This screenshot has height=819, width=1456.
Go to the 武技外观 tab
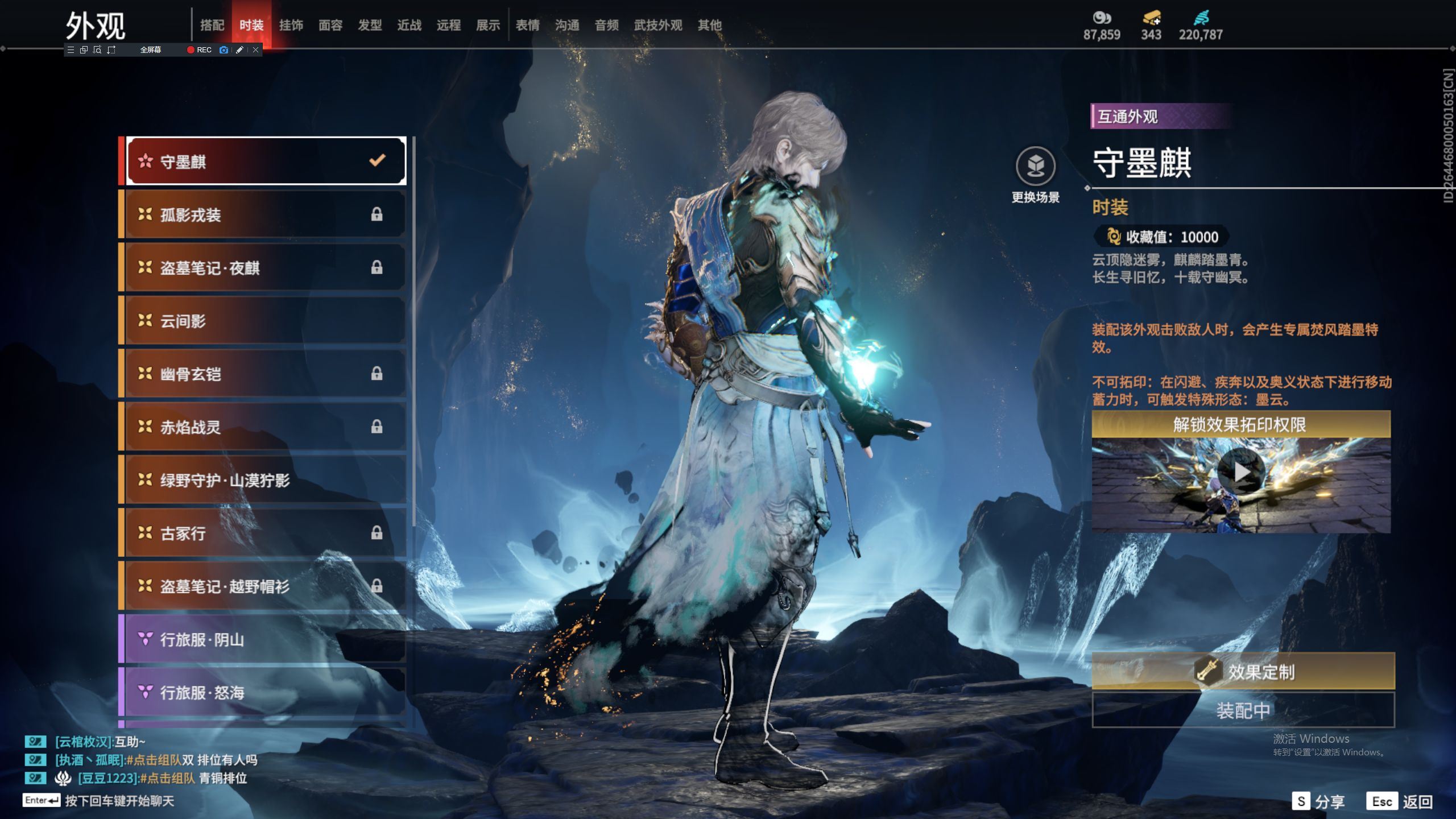click(657, 25)
